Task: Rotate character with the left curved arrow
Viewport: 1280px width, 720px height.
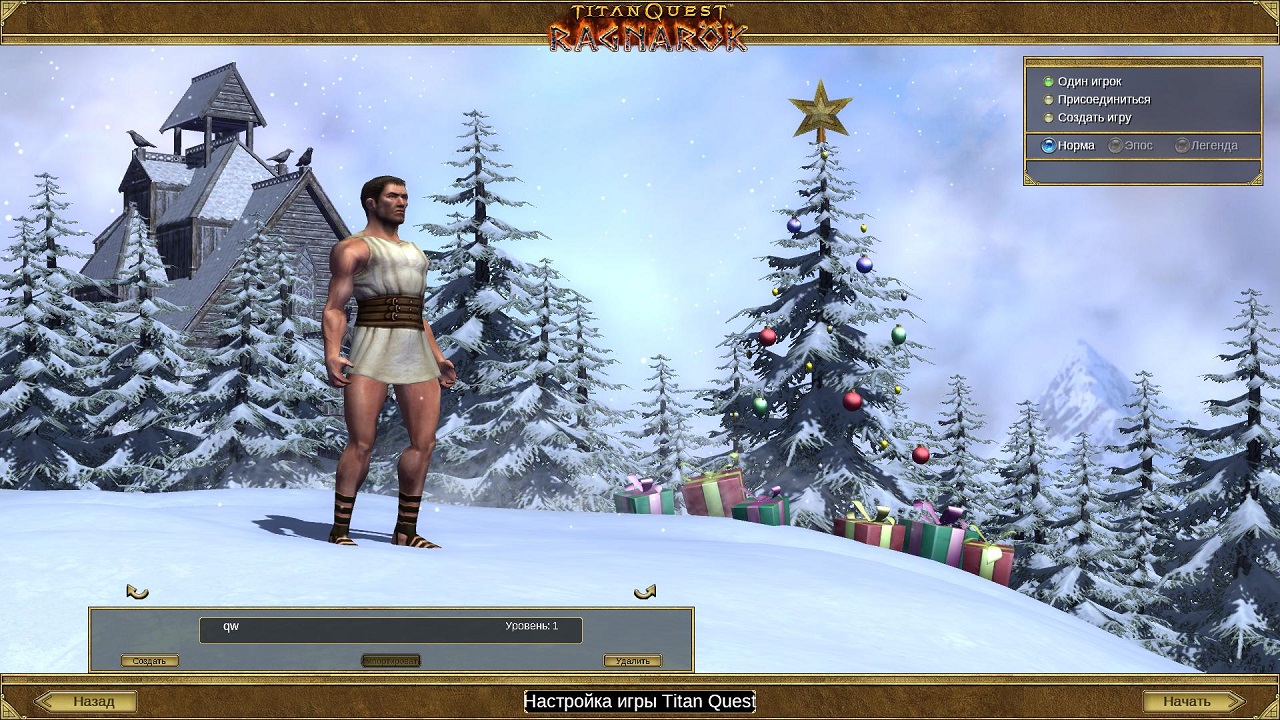Action: click(x=138, y=591)
